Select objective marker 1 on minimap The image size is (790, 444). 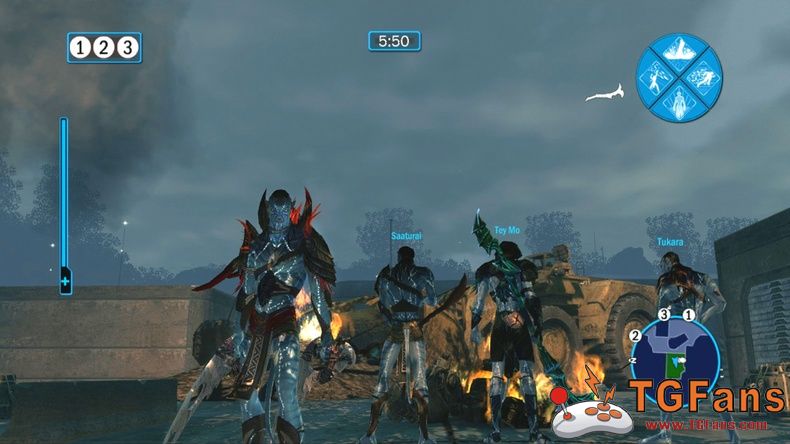[689, 315]
